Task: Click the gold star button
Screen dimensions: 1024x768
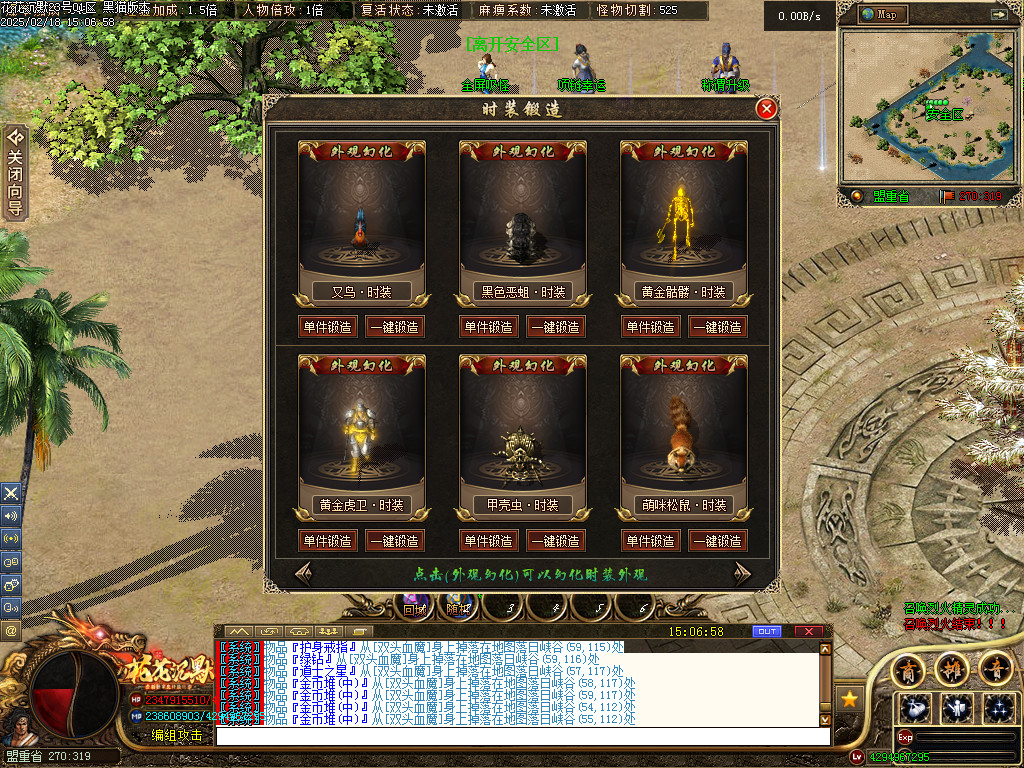Action: 849,699
